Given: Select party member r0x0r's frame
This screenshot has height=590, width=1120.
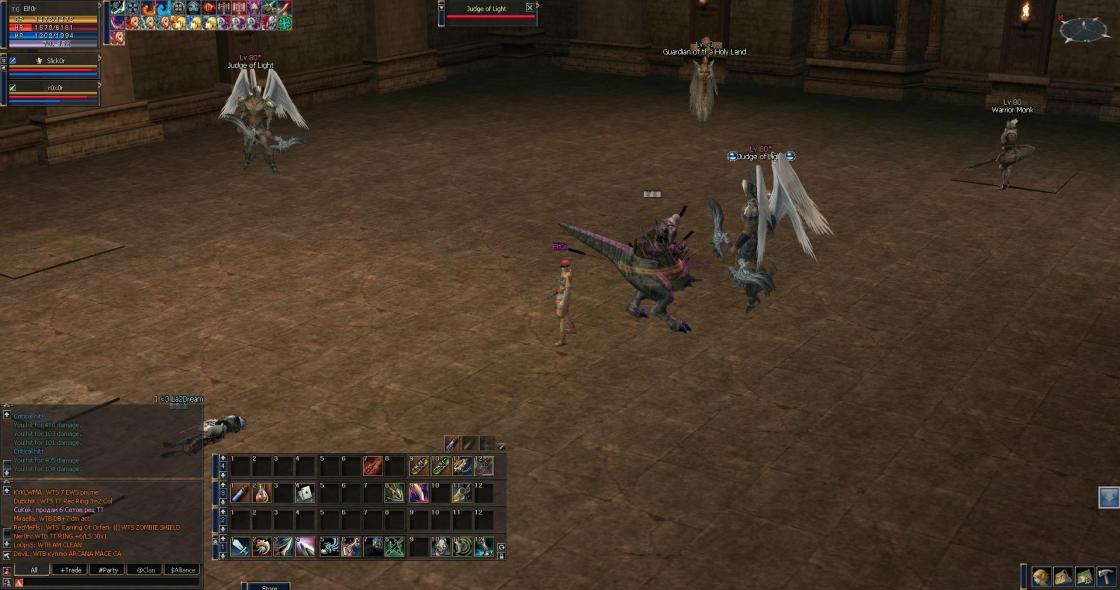Looking at the screenshot, I should [55, 88].
